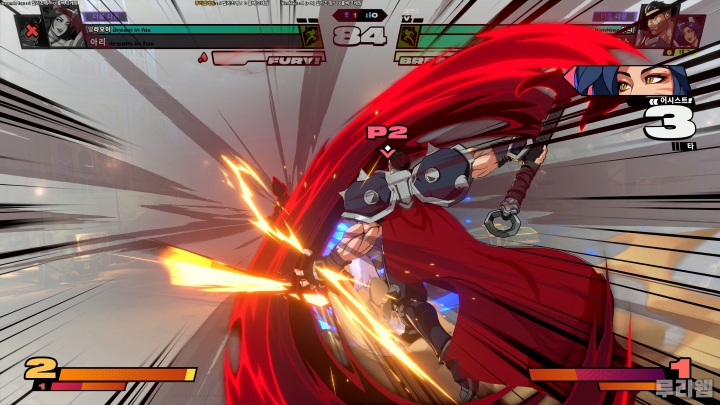720x405 pixels.
Task: Click the fuse icon right of the timer
Action: (x=408, y=37)
